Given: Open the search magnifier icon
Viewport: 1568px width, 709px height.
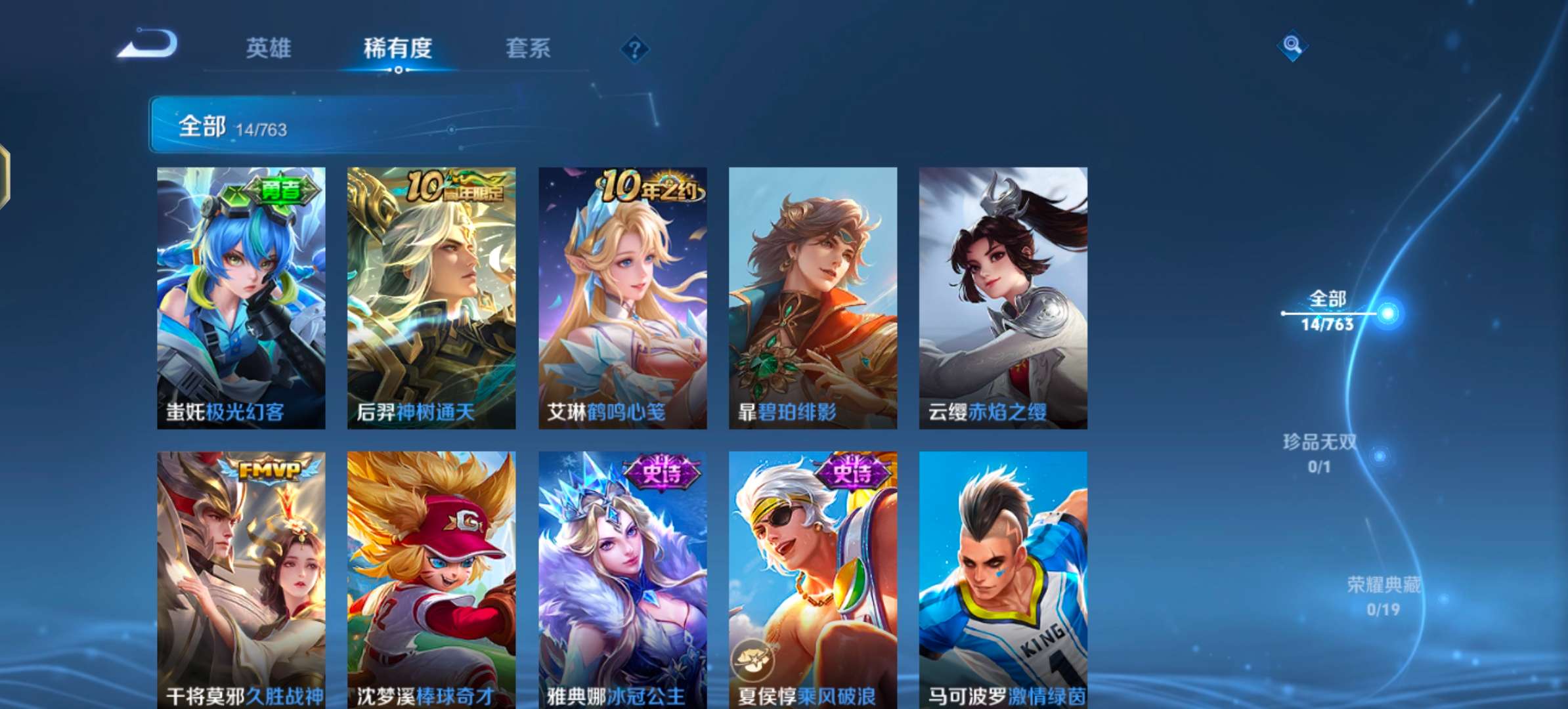Looking at the screenshot, I should pos(1291,46).
